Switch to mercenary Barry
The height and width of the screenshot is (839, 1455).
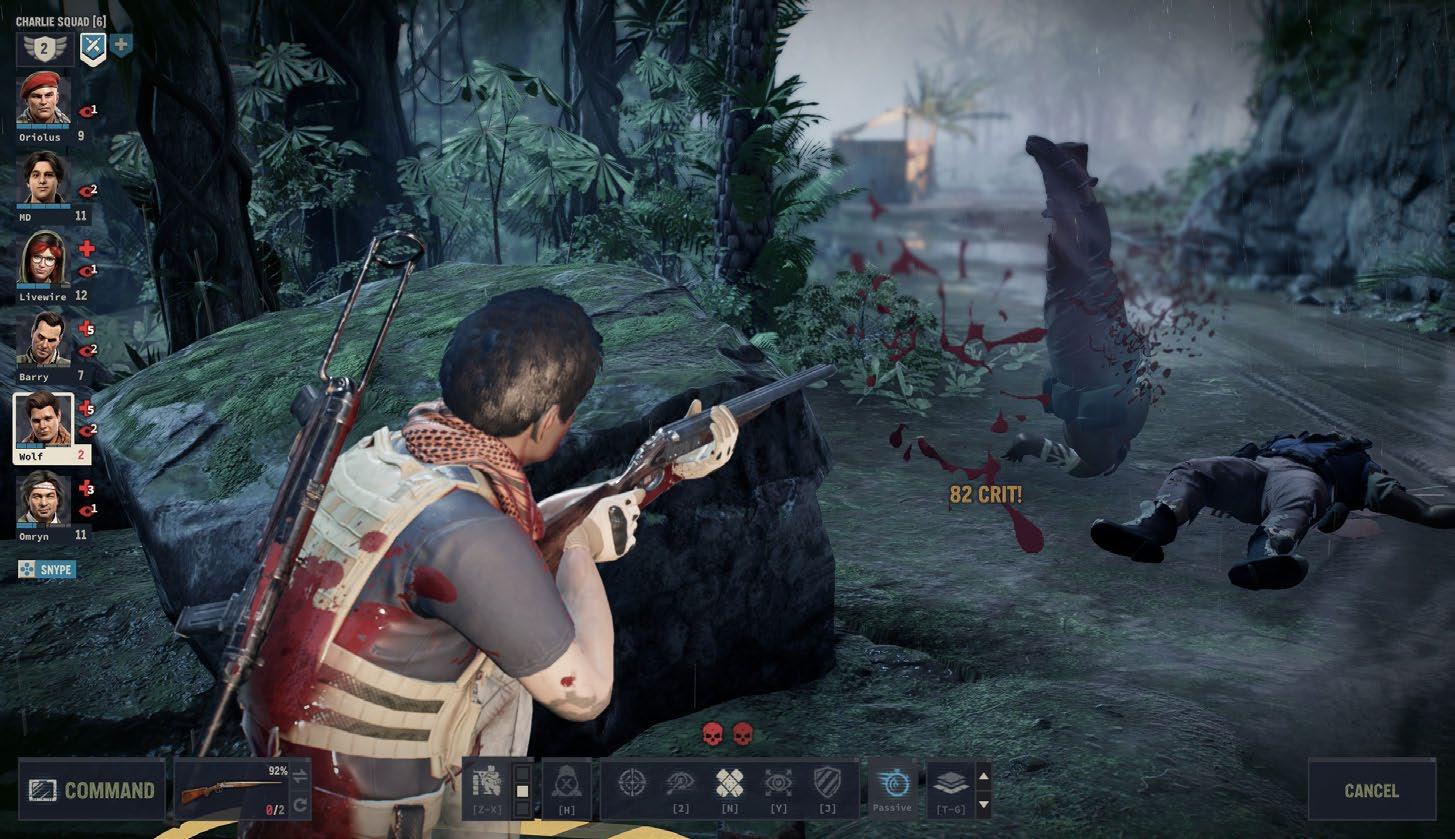click(x=43, y=340)
